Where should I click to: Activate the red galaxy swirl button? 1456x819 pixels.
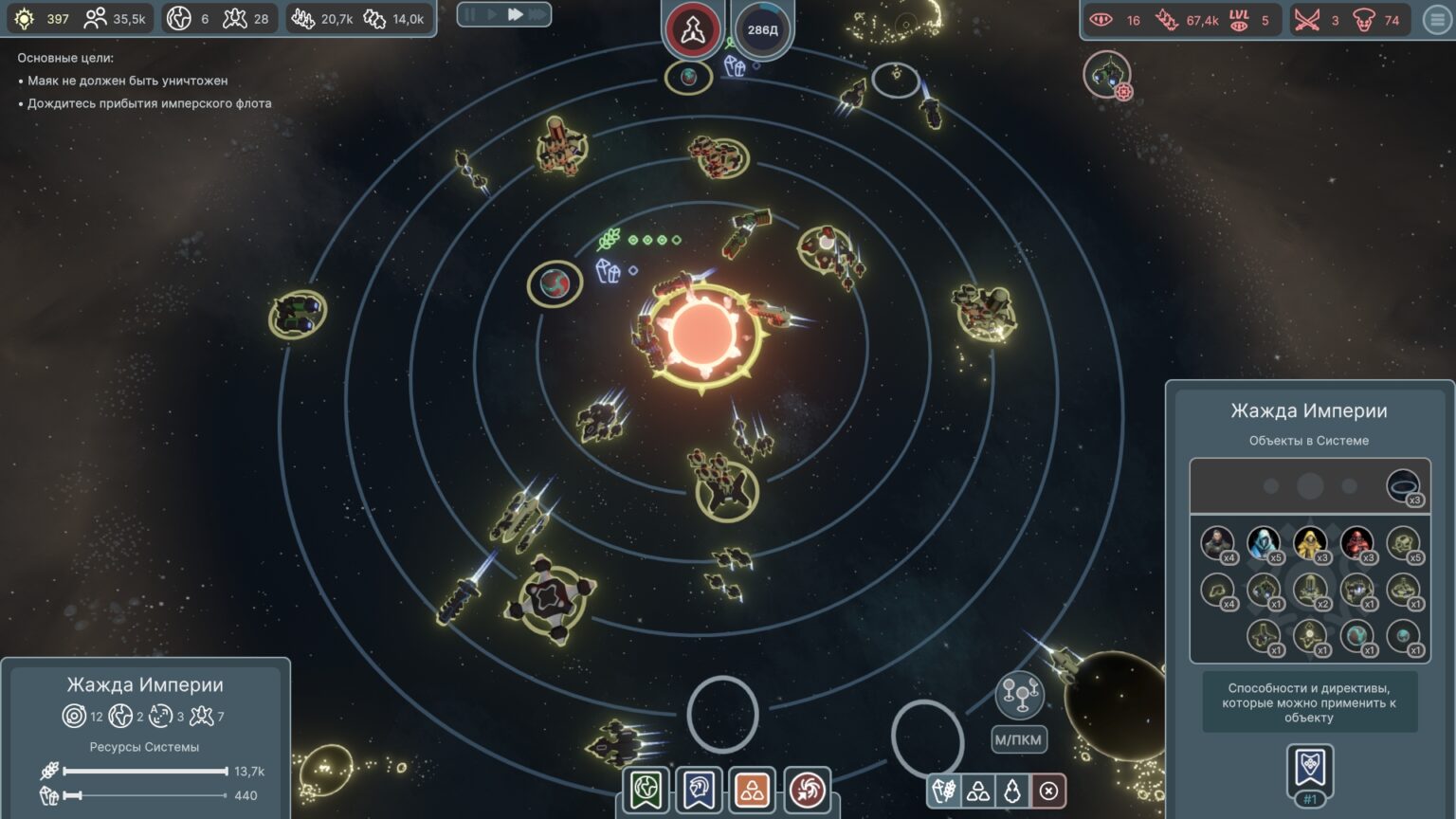(x=807, y=790)
